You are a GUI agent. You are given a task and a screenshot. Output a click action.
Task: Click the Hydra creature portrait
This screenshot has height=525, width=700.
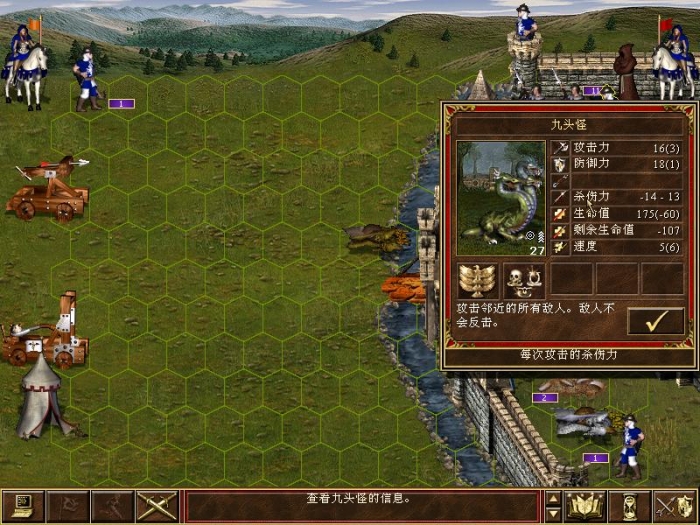pyautogui.click(x=498, y=198)
